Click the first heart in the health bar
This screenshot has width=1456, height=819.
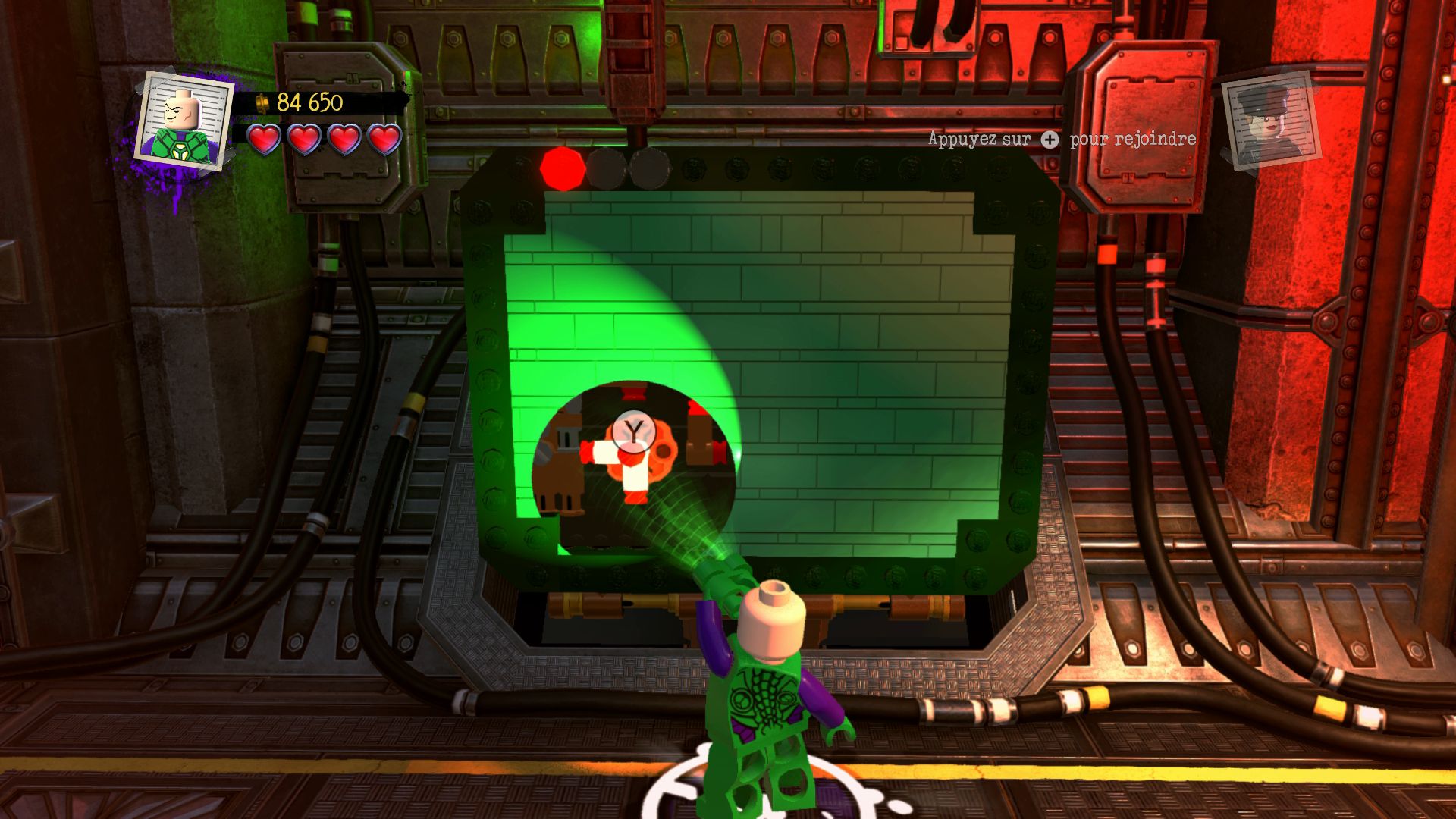pos(265,140)
